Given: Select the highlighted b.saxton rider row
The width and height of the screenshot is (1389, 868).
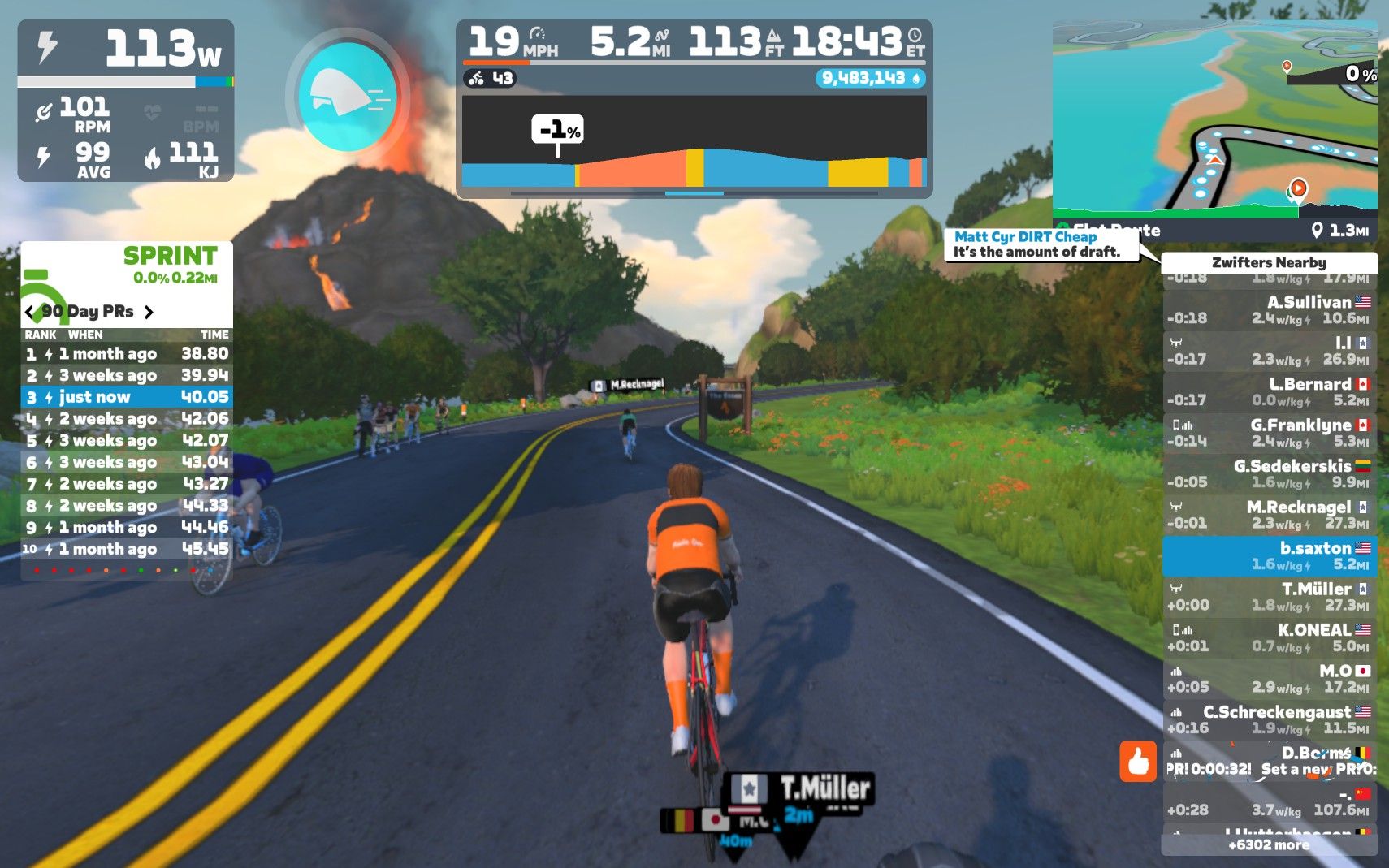Looking at the screenshot, I should [x=1269, y=556].
